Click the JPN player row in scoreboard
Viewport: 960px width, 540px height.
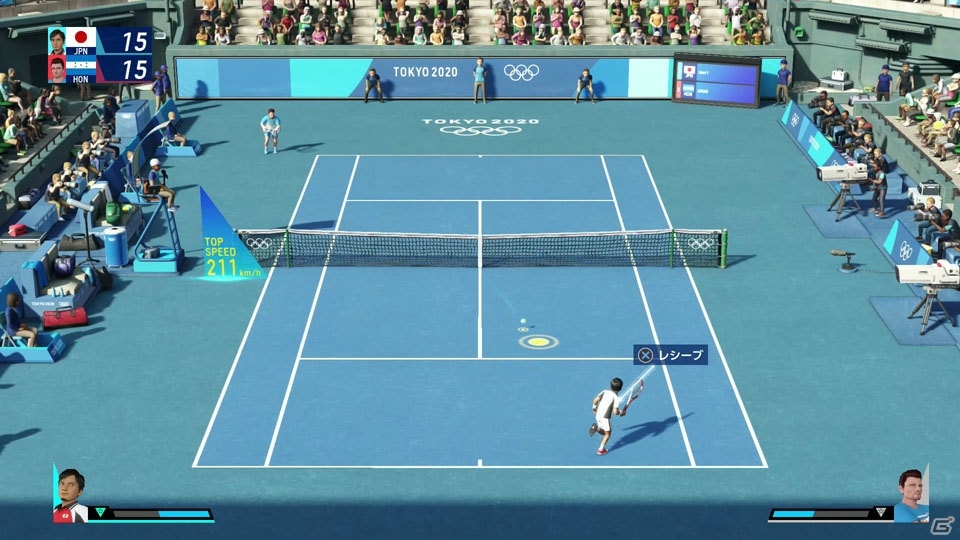100,41
